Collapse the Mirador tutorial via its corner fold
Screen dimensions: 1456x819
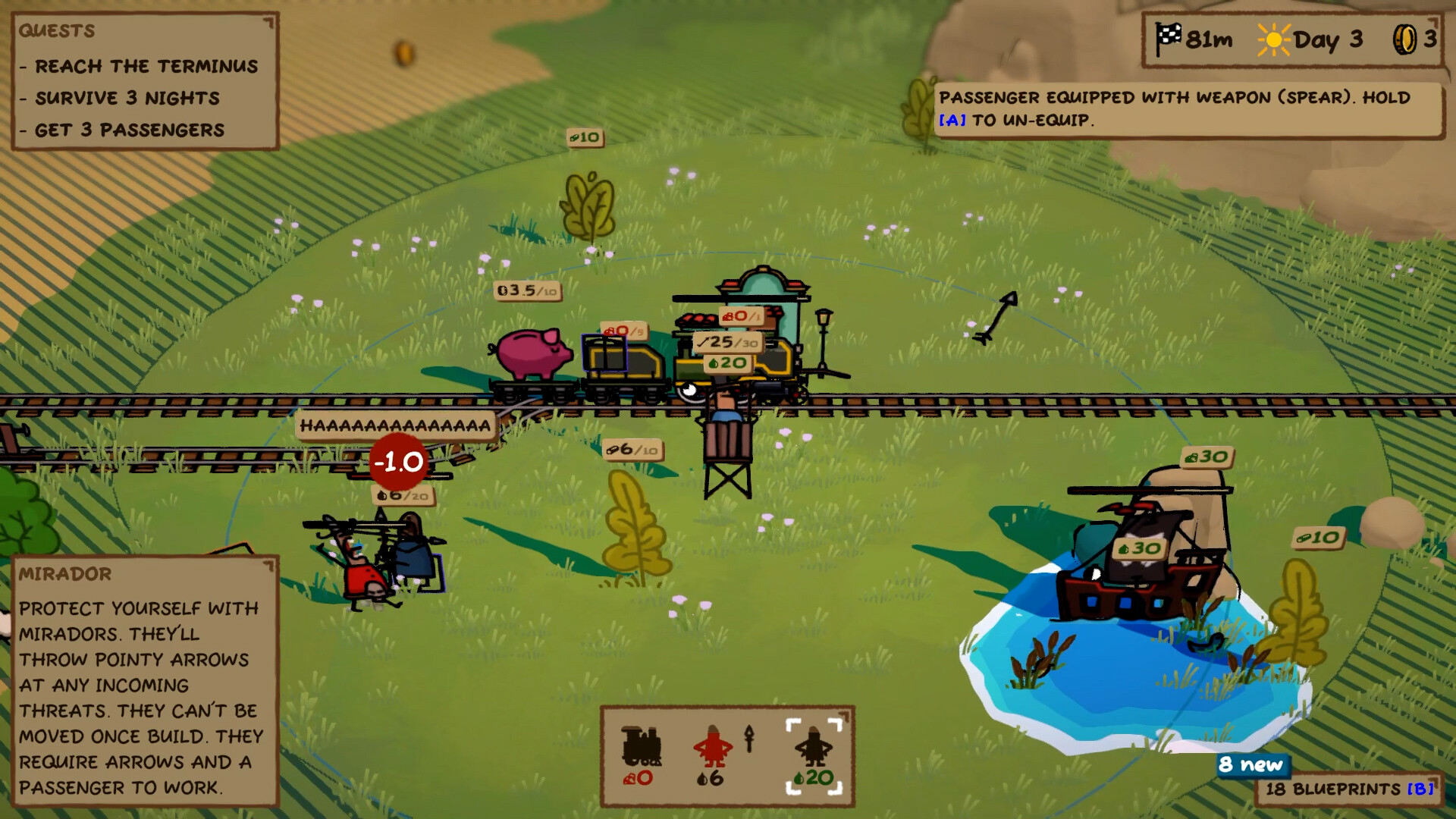click(267, 566)
